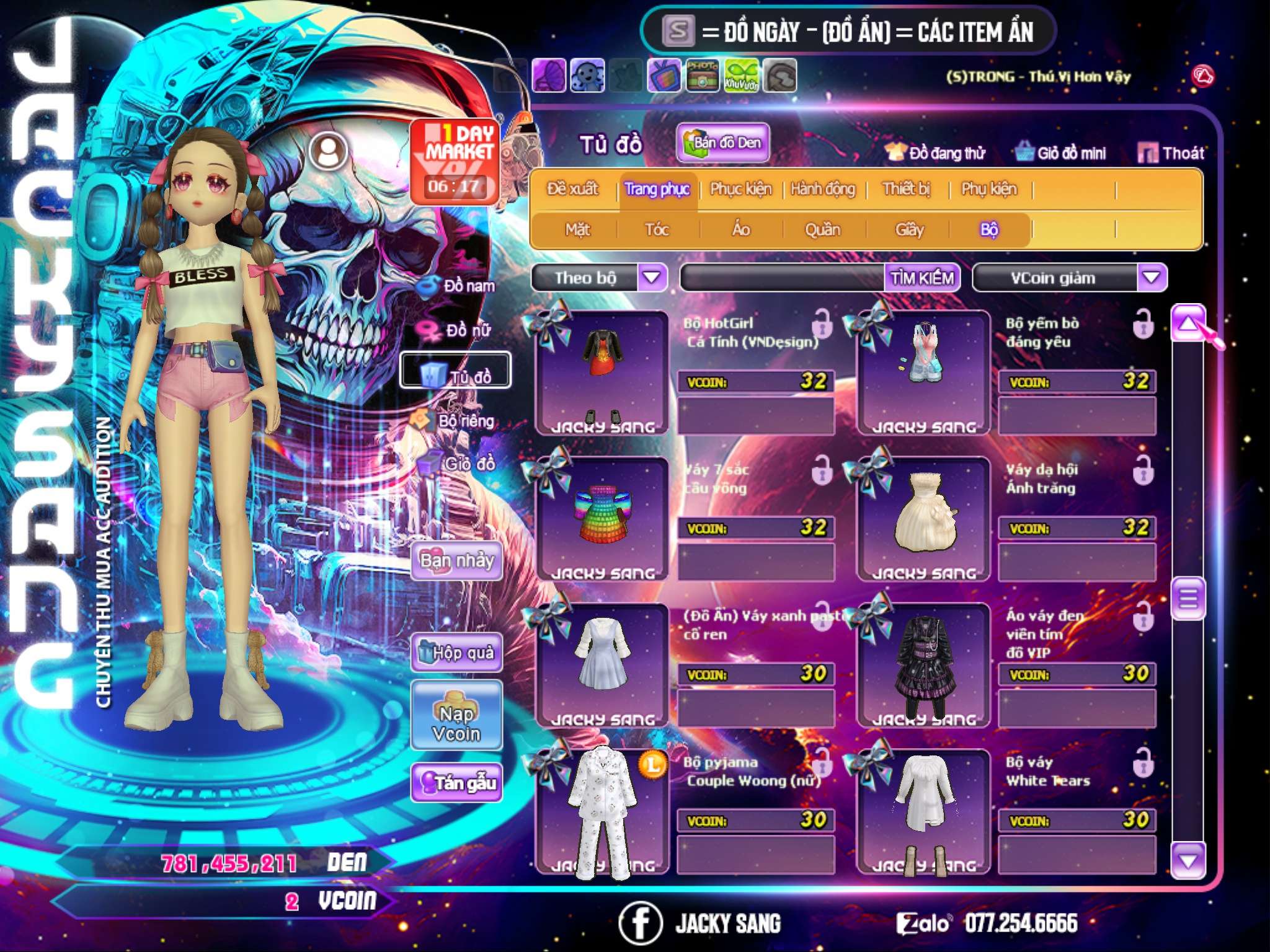Exit wardrobe with Thoát
The height and width of the screenshot is (952, 1270).
click(x=1171, y=153)
